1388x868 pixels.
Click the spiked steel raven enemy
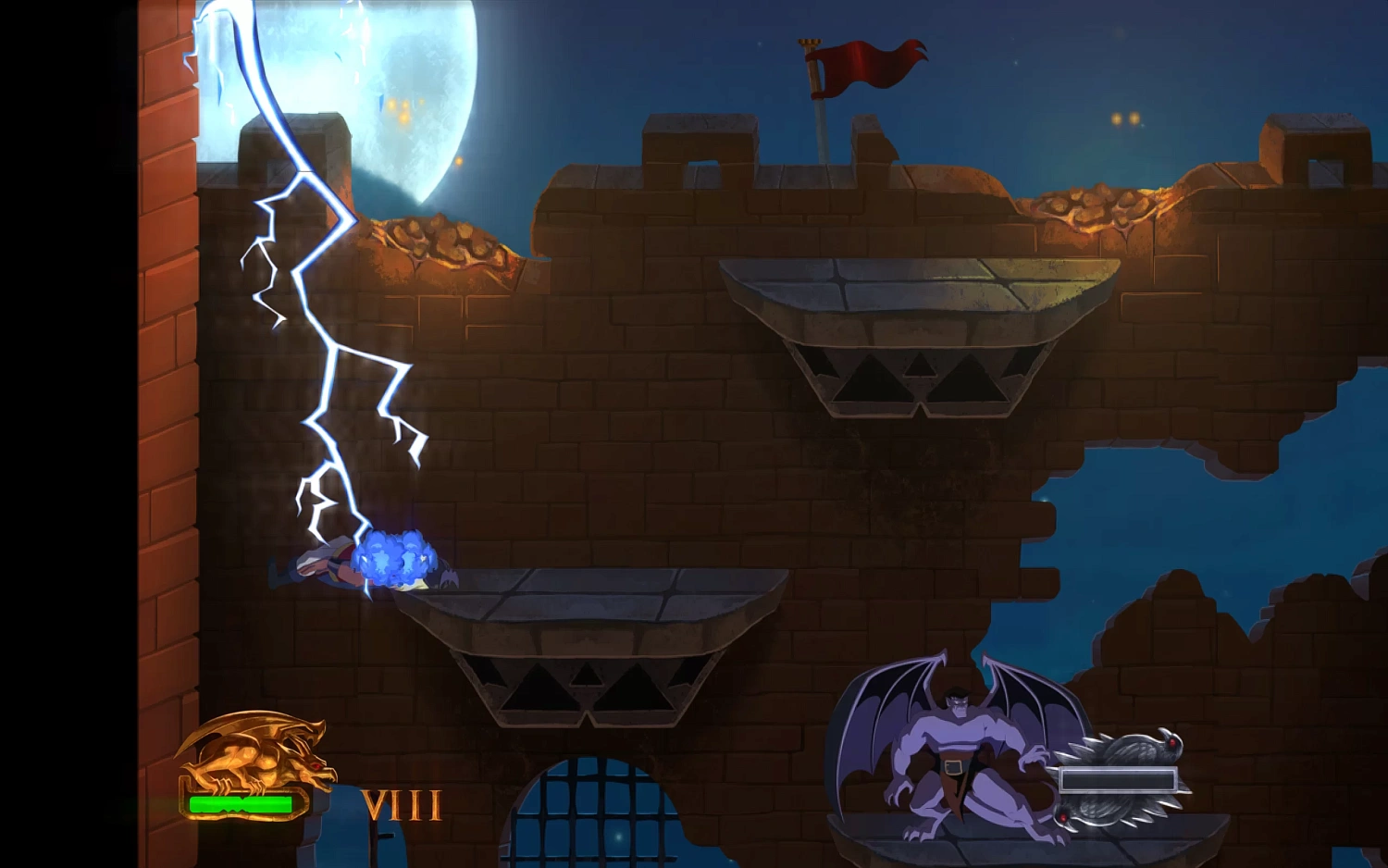click(x=1124, y=750)
